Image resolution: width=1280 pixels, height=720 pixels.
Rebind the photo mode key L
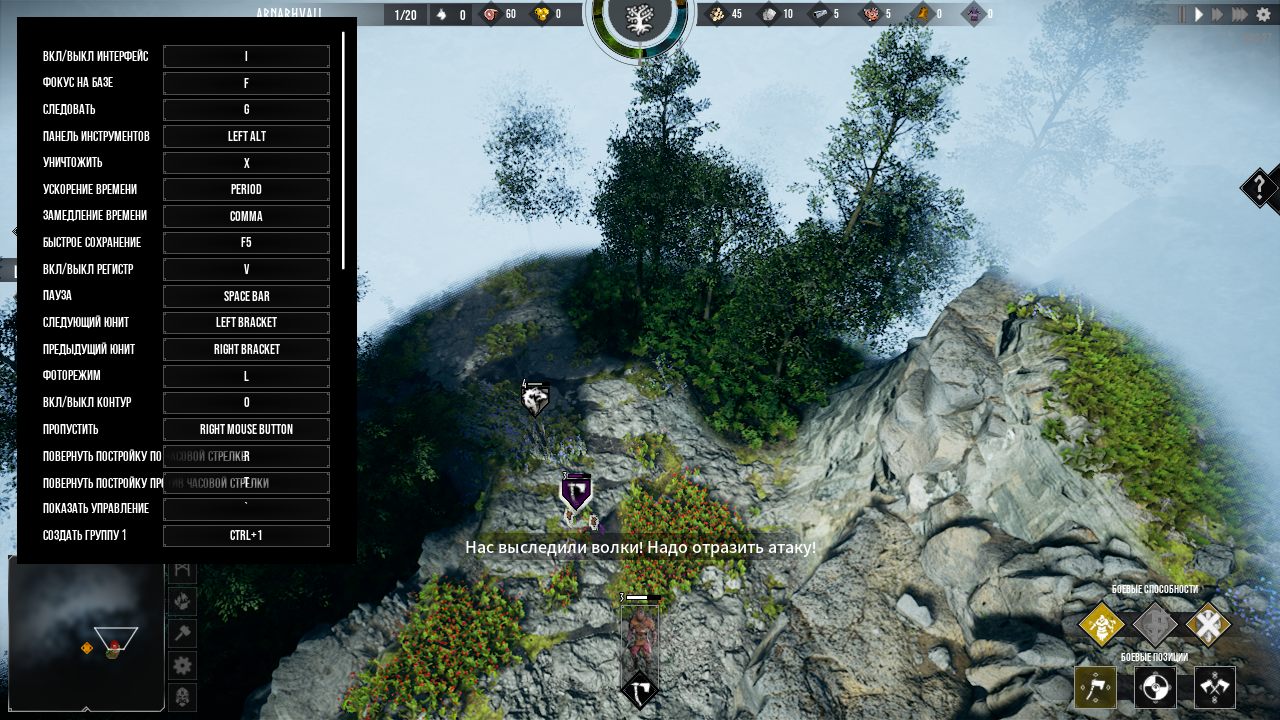click(x=246, y=376)
